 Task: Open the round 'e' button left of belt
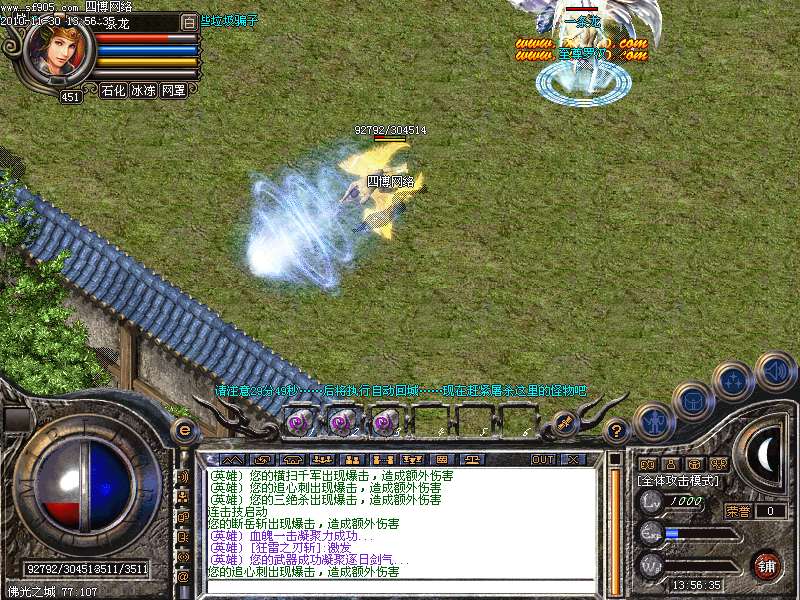(185, 430)
